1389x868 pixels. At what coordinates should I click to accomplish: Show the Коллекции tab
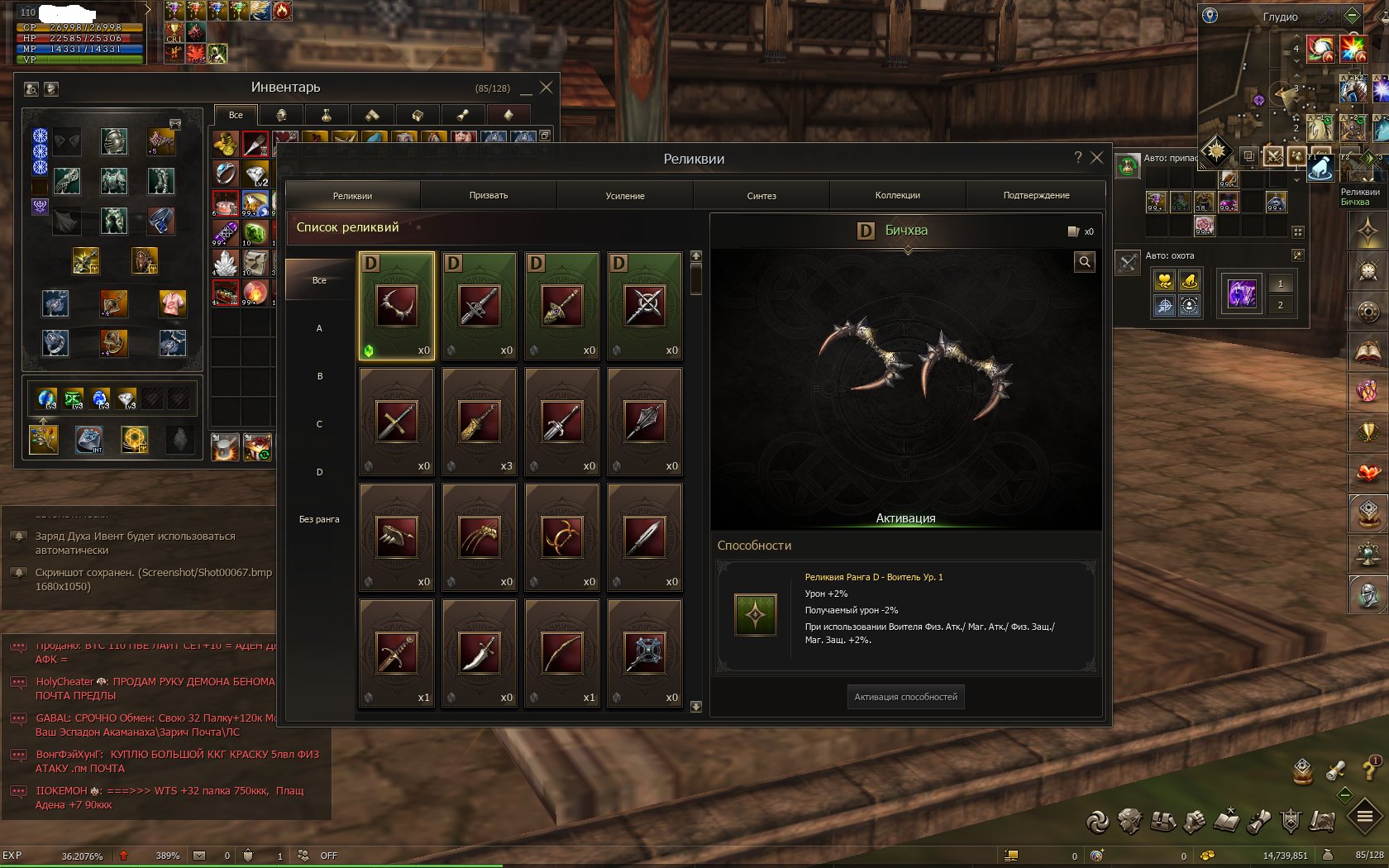(898, 196)
